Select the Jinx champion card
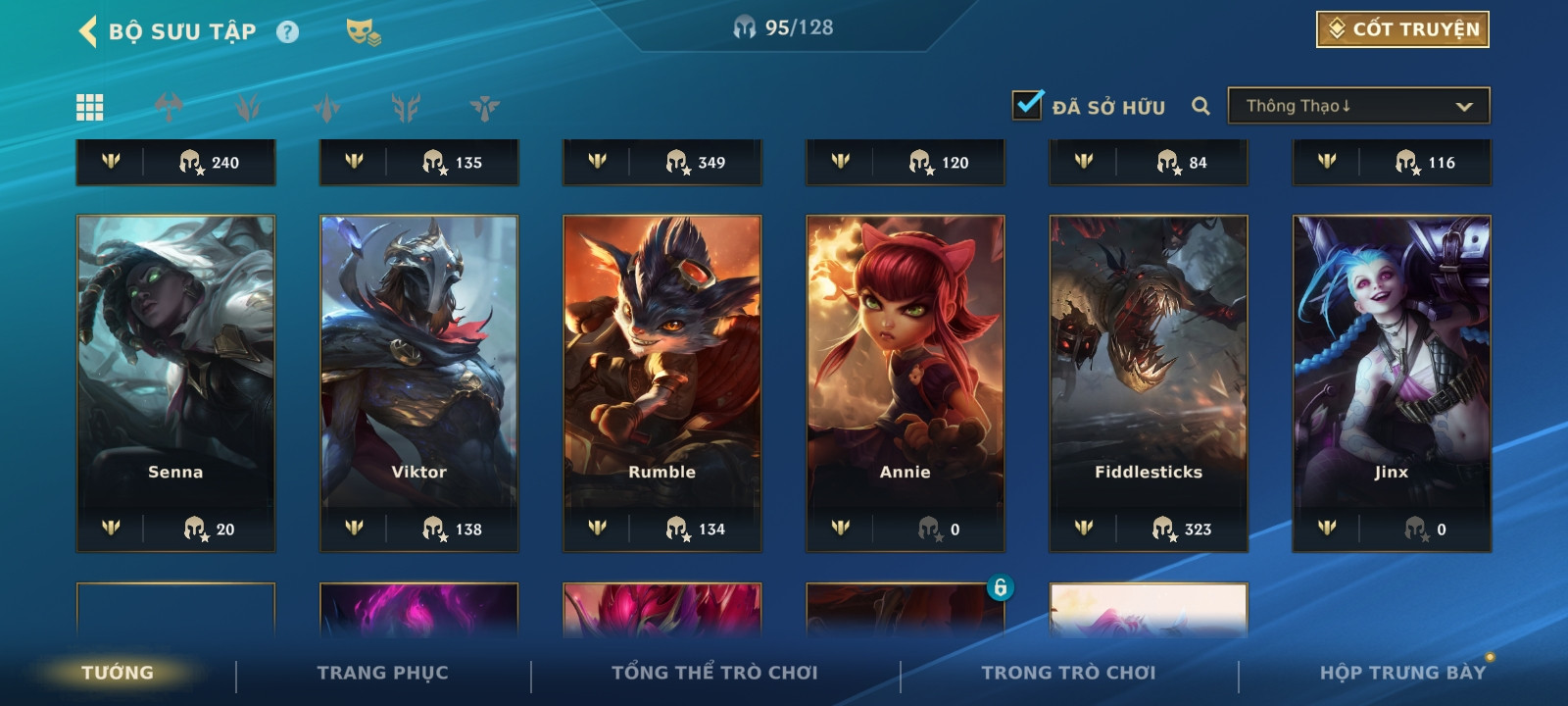 [1391, 382]
